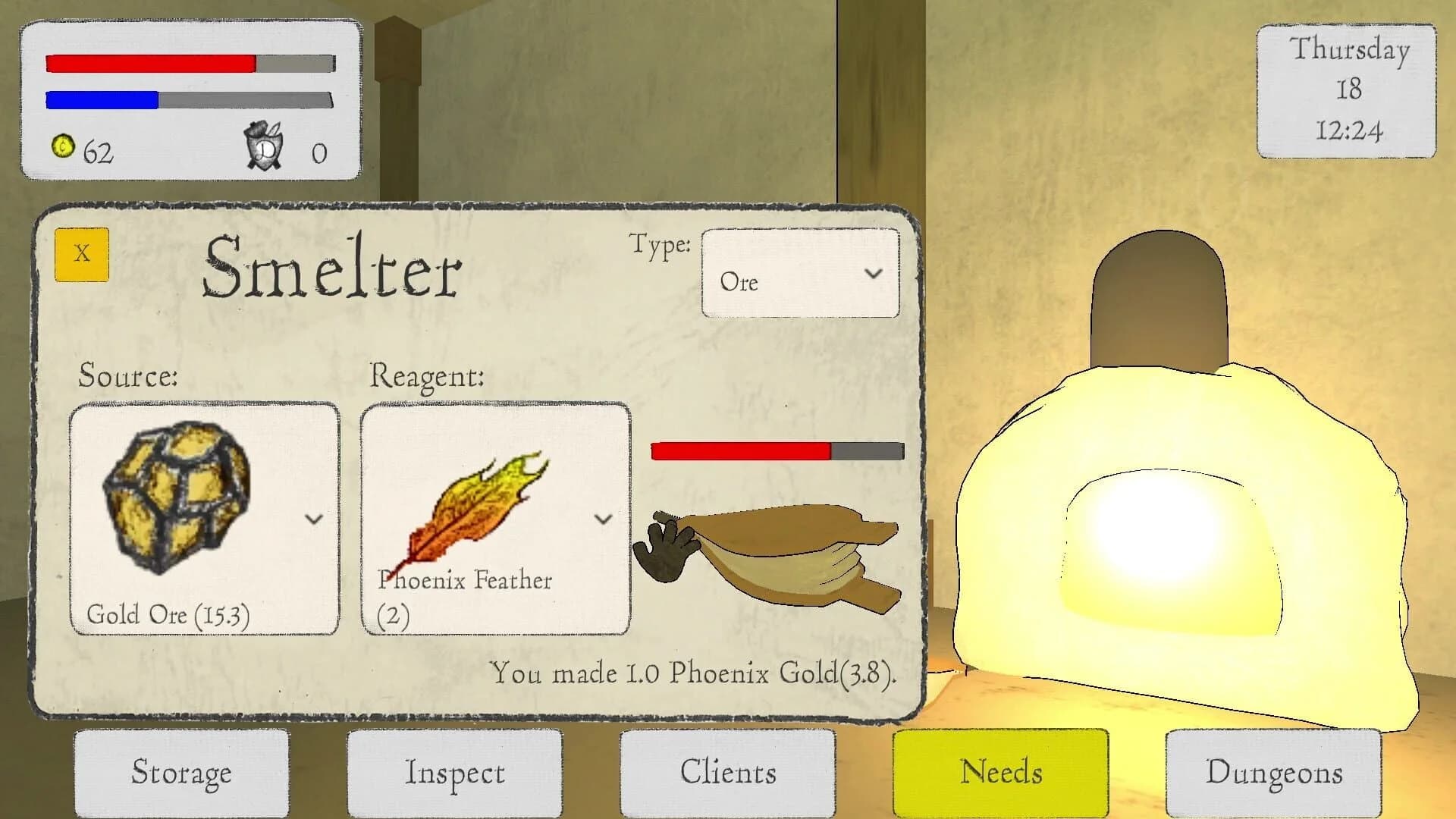Expand the Source selection dropdown

(313, 520)
